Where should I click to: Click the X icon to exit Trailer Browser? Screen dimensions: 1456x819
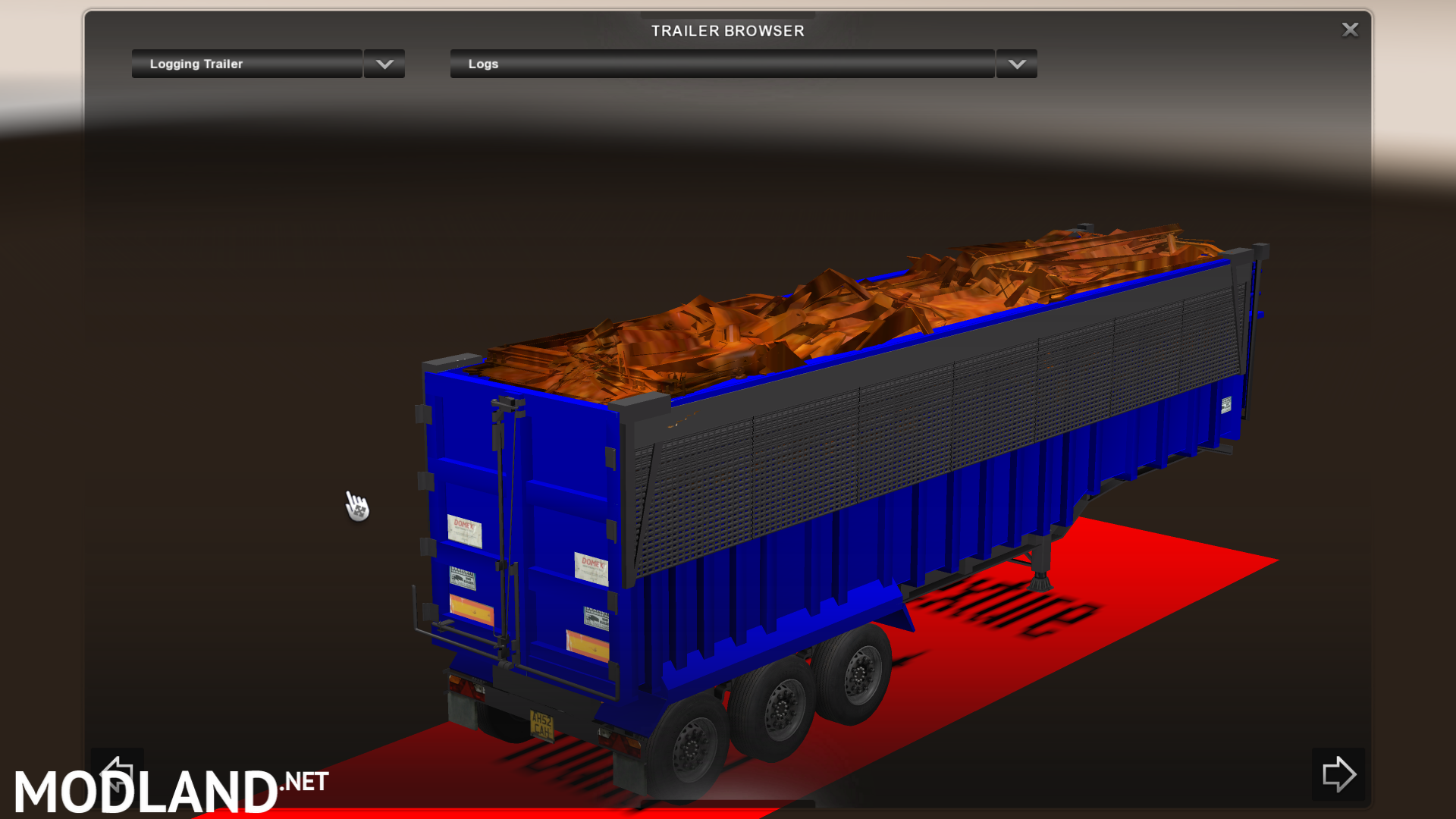pyautogui.click(x=1351, y=30)
